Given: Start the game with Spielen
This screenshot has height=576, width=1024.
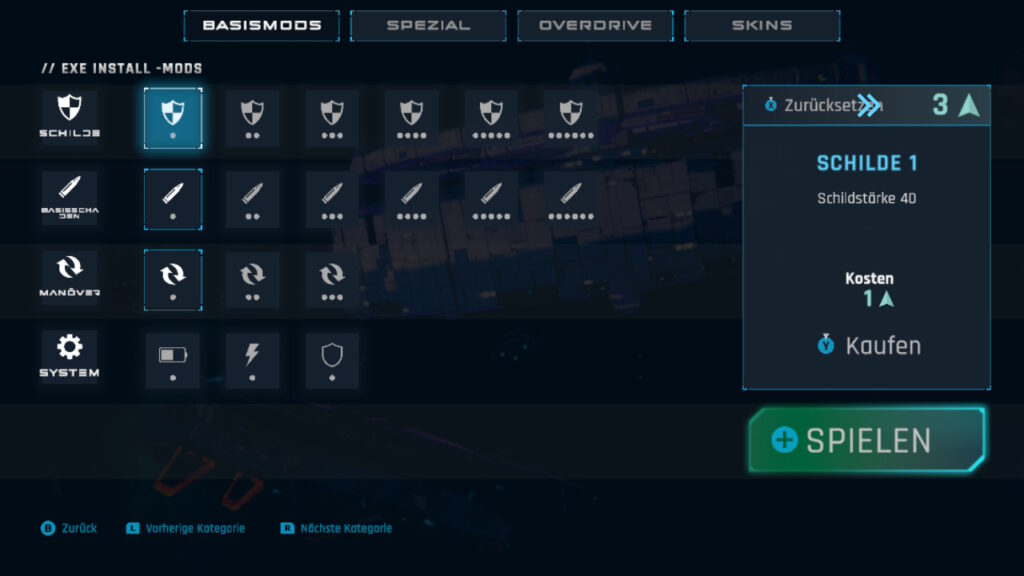Looking at the screenshot, I should [x=867, y=440].
